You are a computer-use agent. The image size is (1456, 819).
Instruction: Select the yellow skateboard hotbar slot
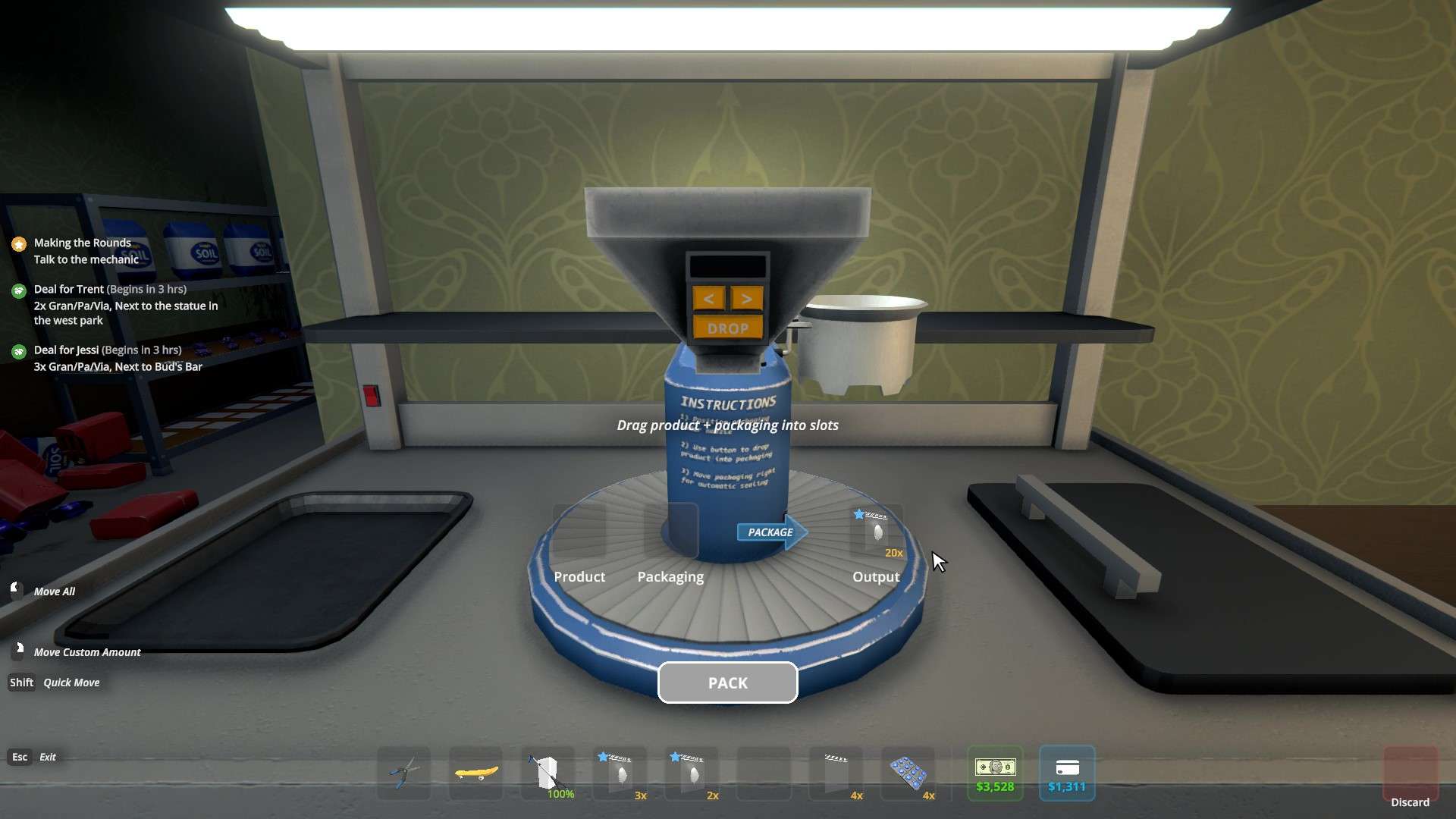(x=476, y=773)
